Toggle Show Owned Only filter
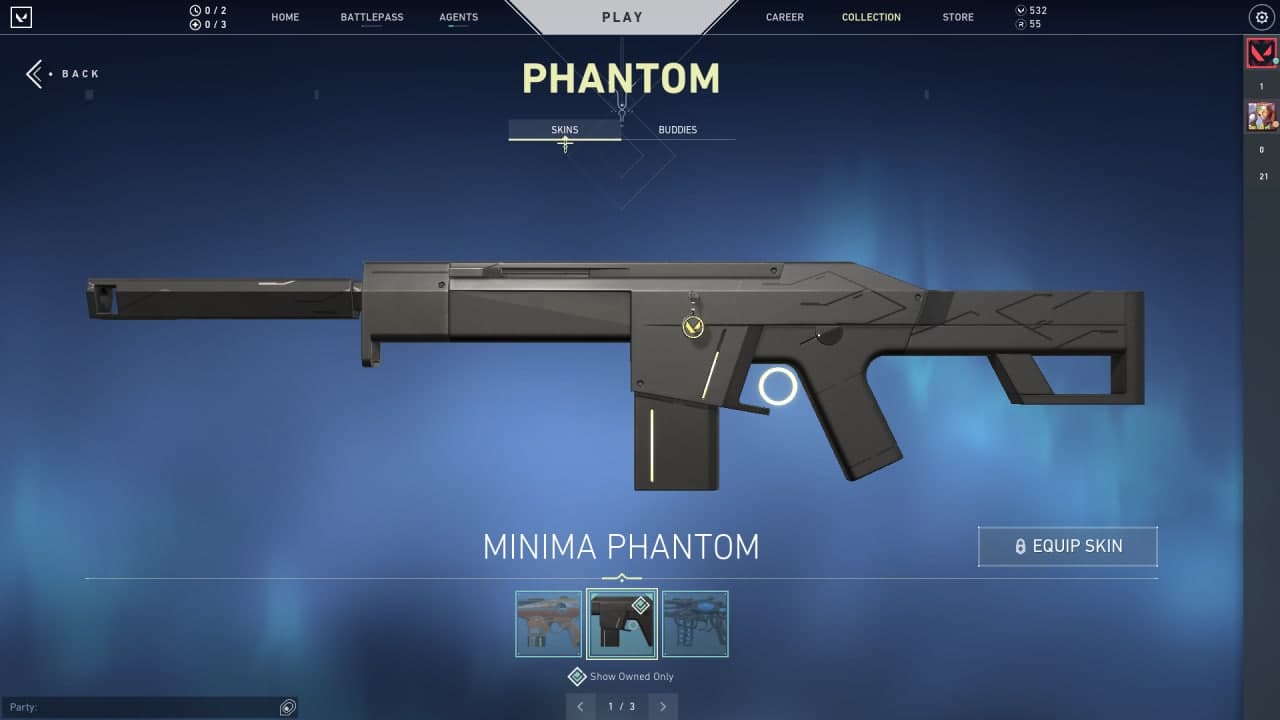Screen dimensions: 1280x720 577,676
